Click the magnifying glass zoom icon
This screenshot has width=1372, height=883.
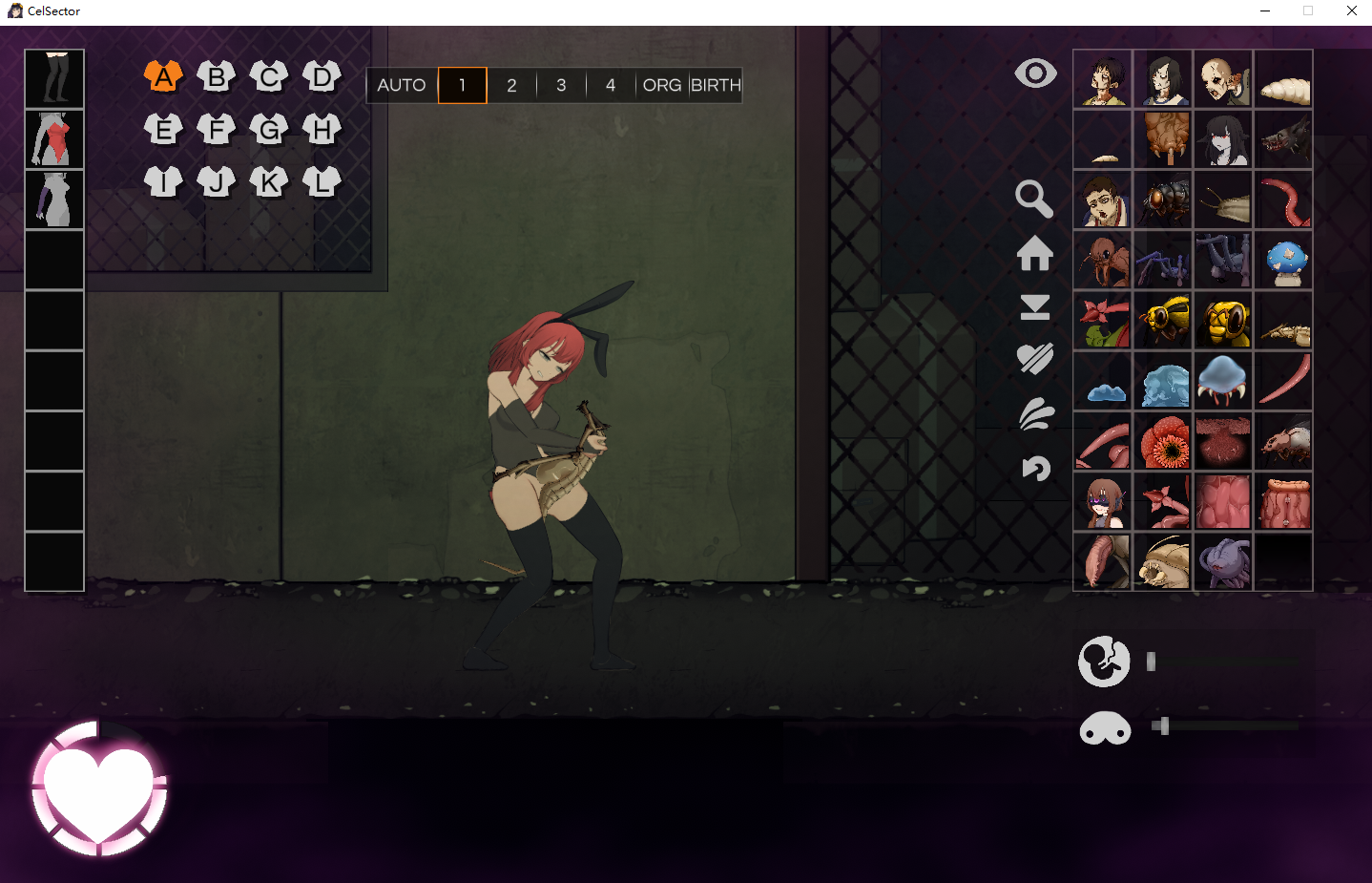(x=1034, y=199)
